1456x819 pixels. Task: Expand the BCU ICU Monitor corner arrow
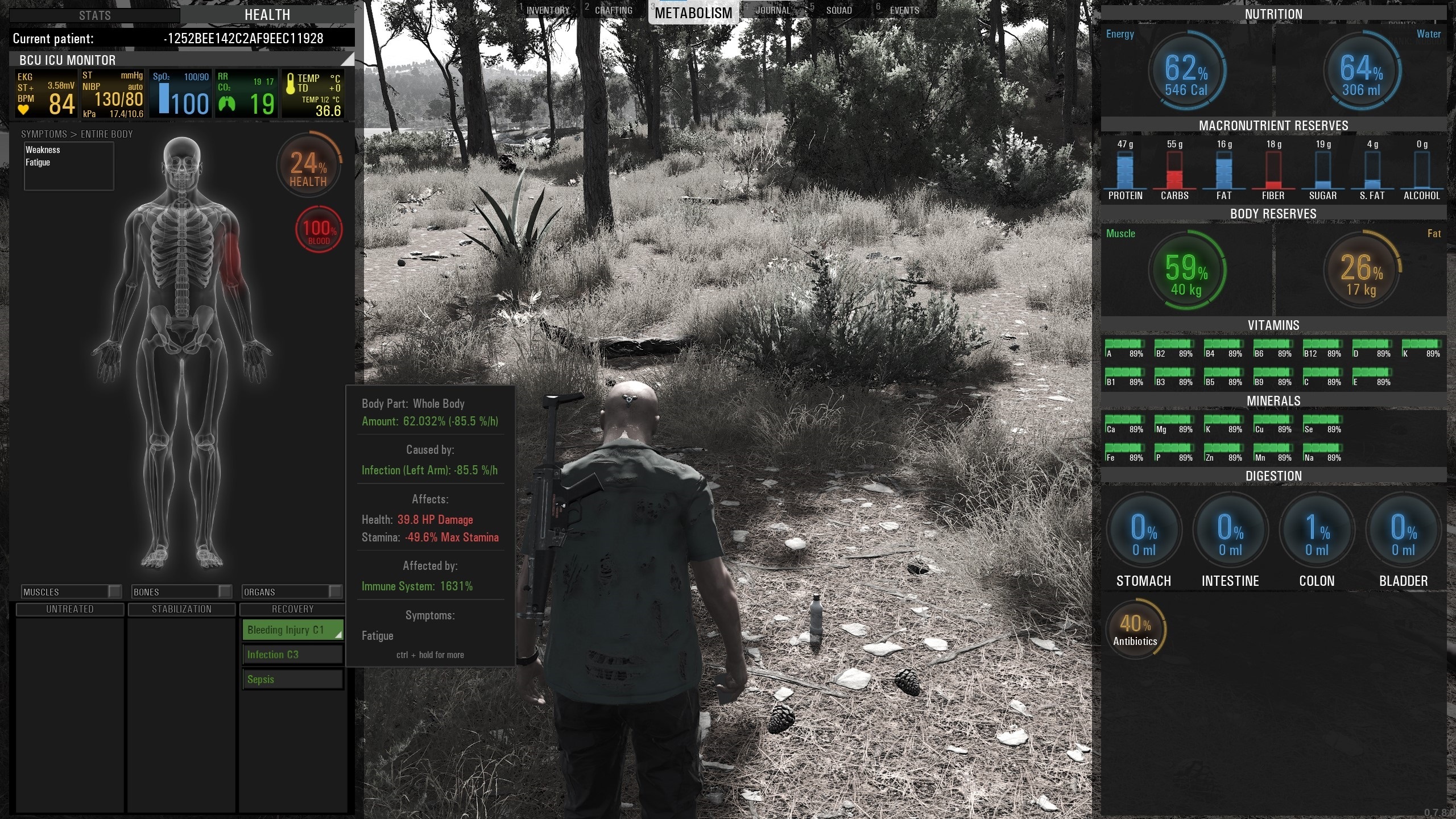click(x=347, y=59)
